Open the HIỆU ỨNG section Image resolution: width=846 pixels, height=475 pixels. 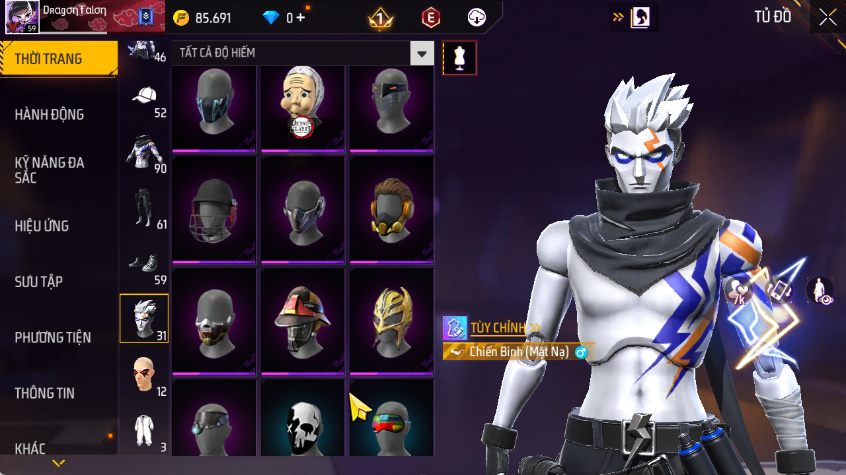(x=42, y=226)
